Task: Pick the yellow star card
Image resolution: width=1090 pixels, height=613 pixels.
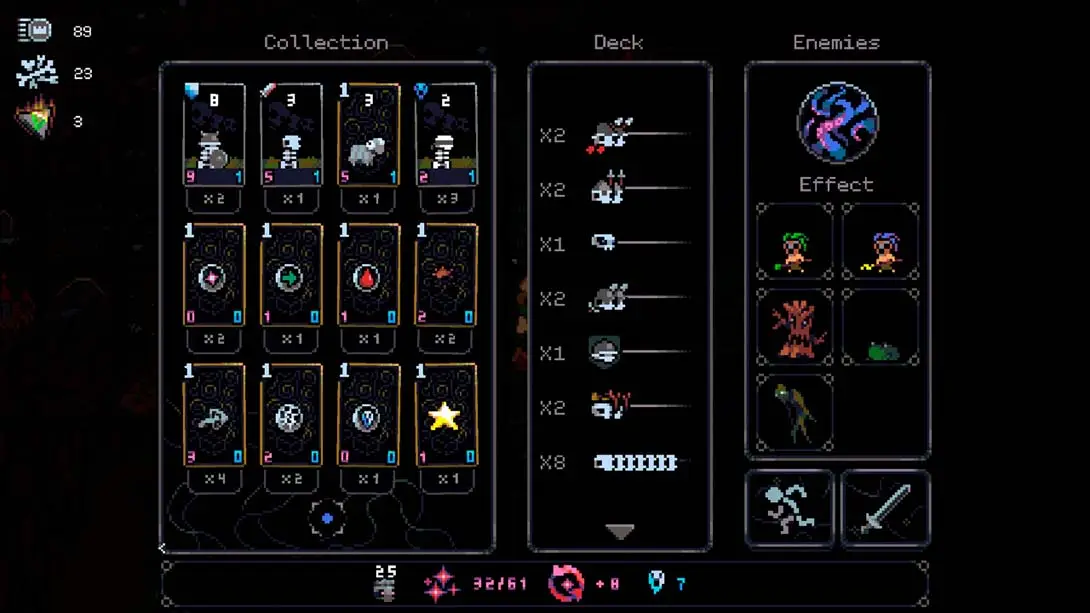Action: [445, 415]
